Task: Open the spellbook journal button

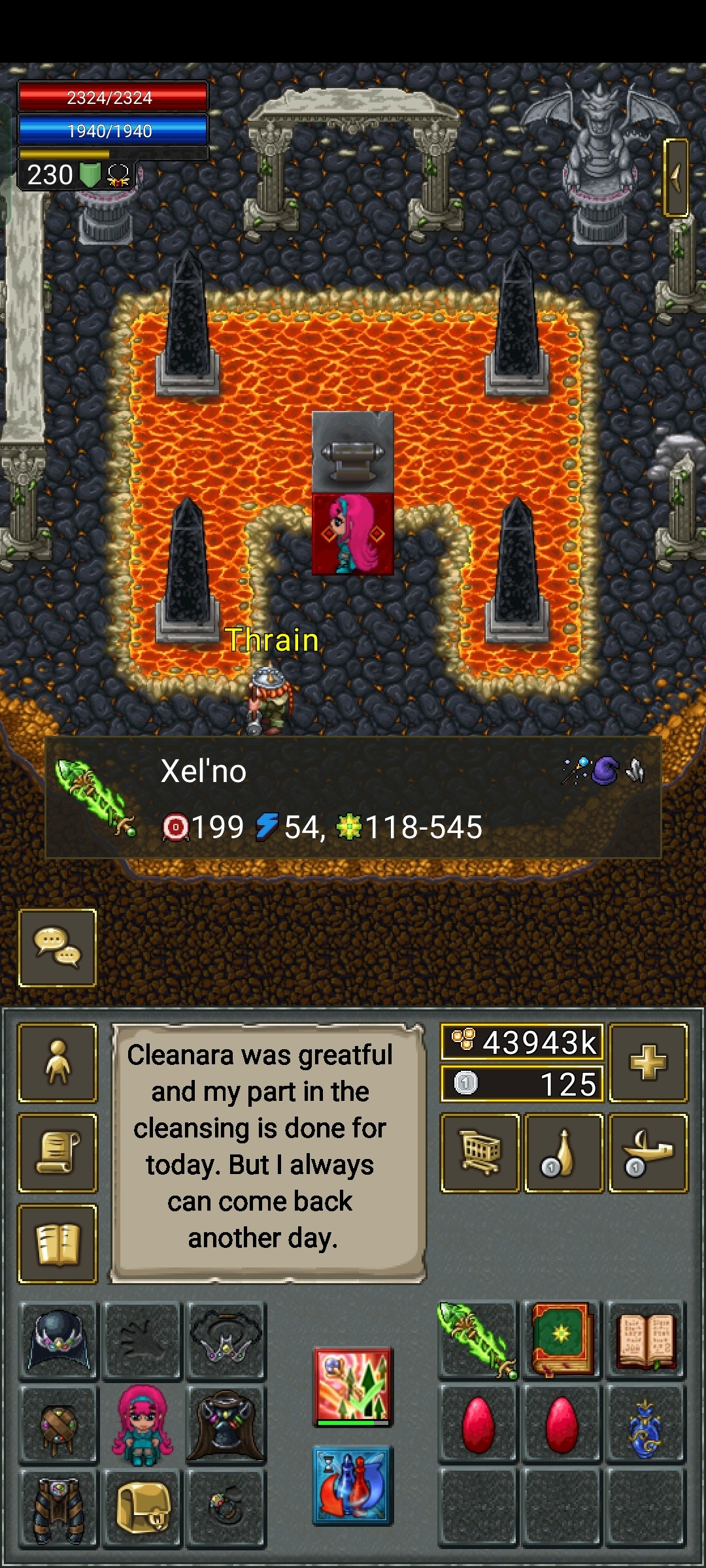Action: [58, 1243]
